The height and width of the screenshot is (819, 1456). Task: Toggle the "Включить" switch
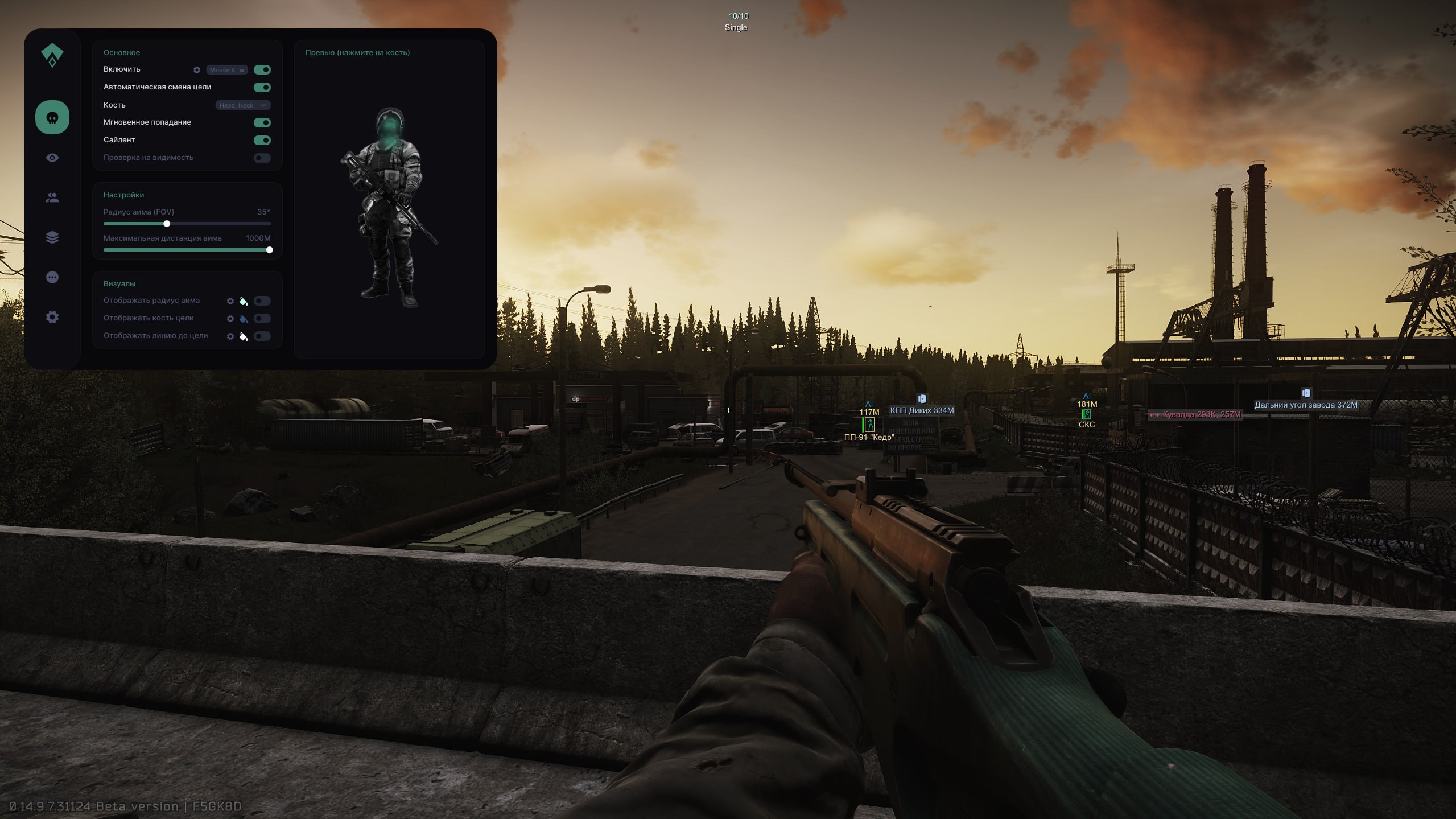coord(262,70)
